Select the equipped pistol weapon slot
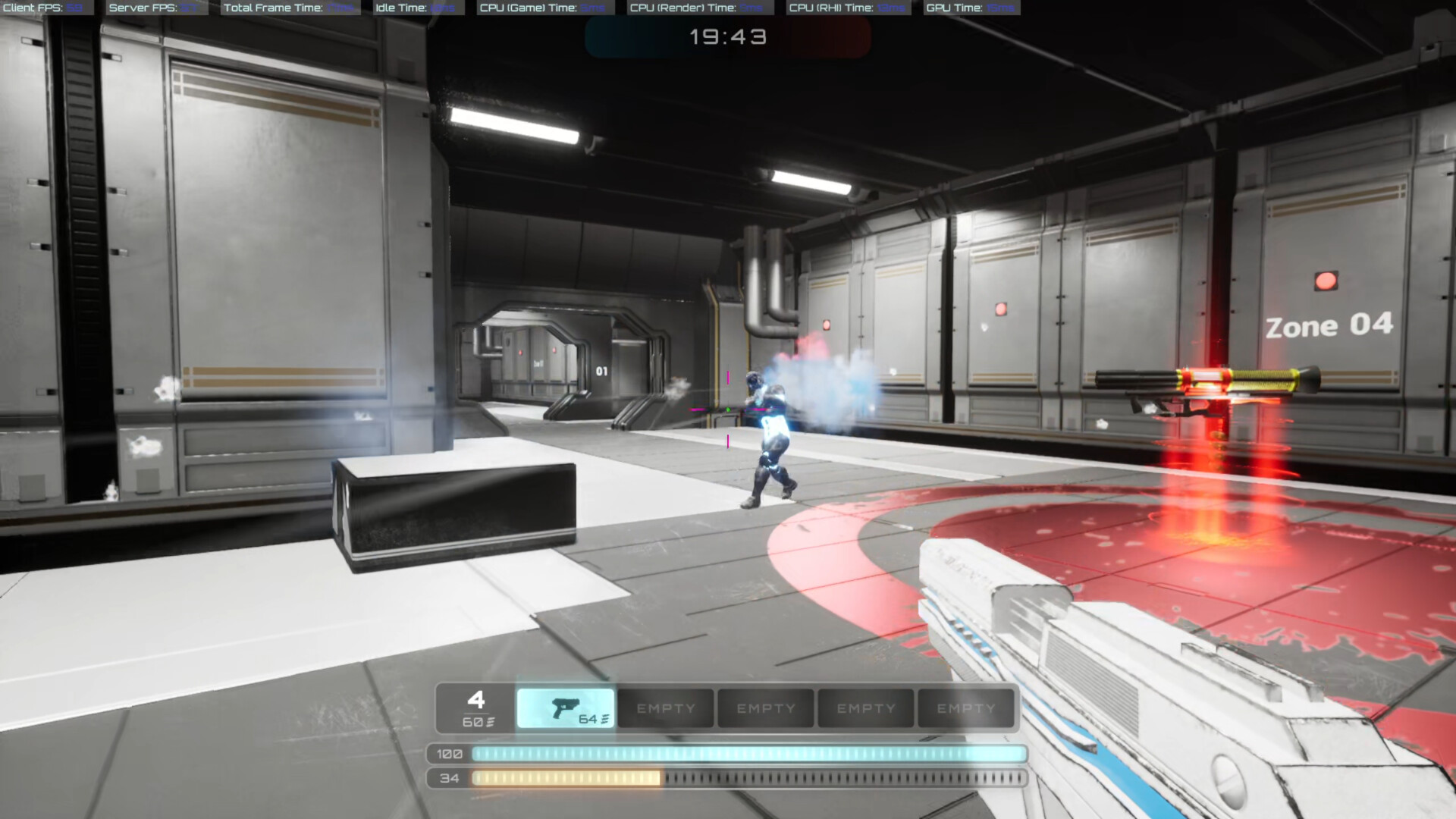This screenshot has height=819, width=1456. click(x=565, y=708)
